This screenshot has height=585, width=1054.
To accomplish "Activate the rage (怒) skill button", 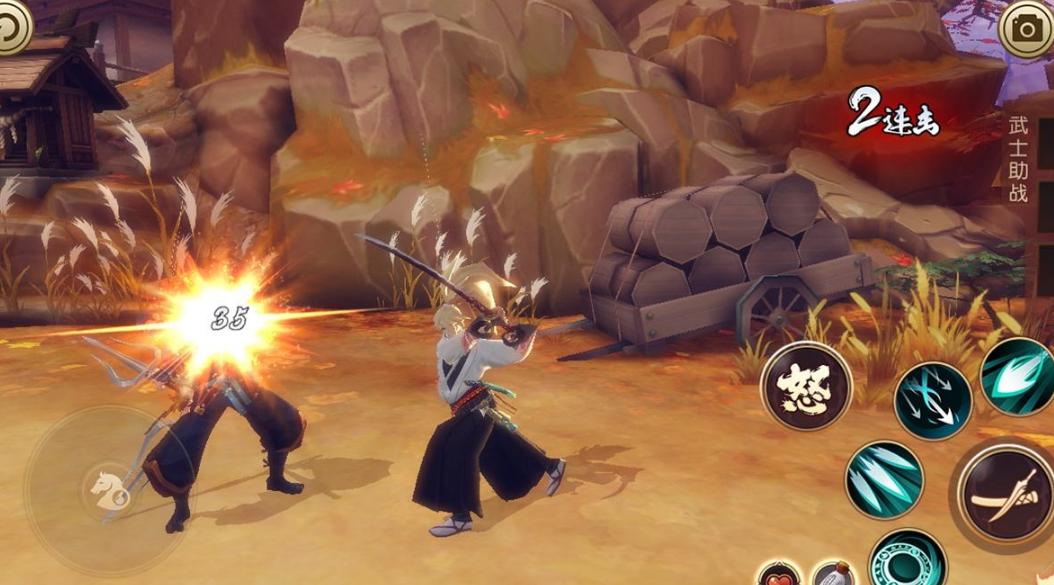I will click(806, 386).
